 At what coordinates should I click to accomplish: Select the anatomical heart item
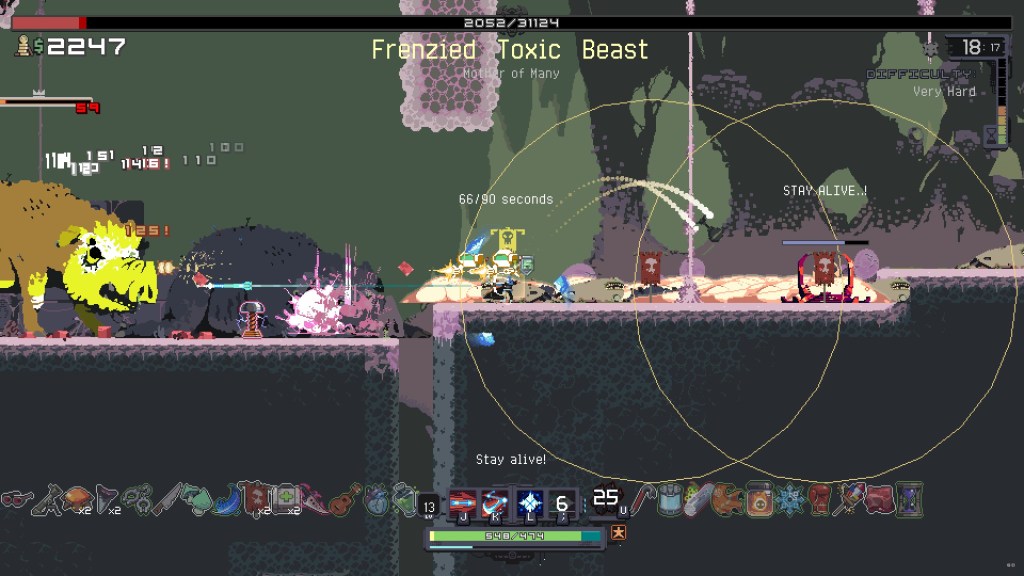(x=376, y=498)
